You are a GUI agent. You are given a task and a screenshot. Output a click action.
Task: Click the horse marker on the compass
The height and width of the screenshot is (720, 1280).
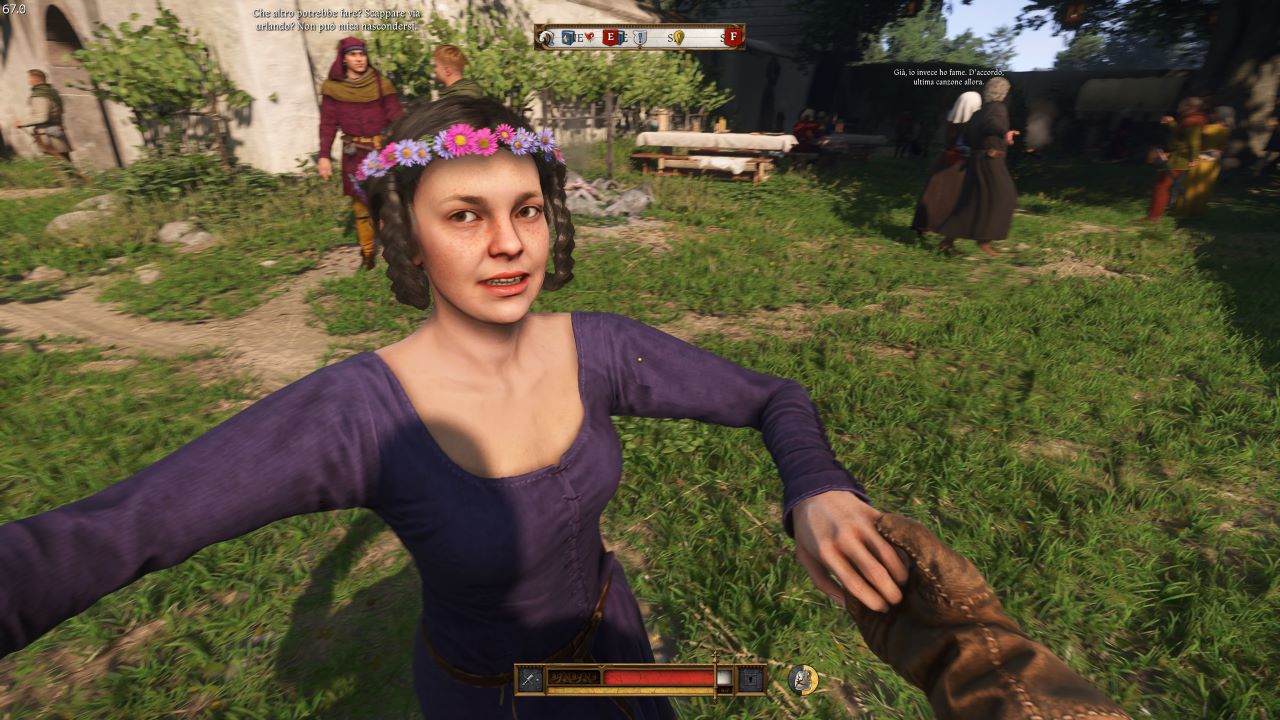pyautogui.click(x=547, y=38)
